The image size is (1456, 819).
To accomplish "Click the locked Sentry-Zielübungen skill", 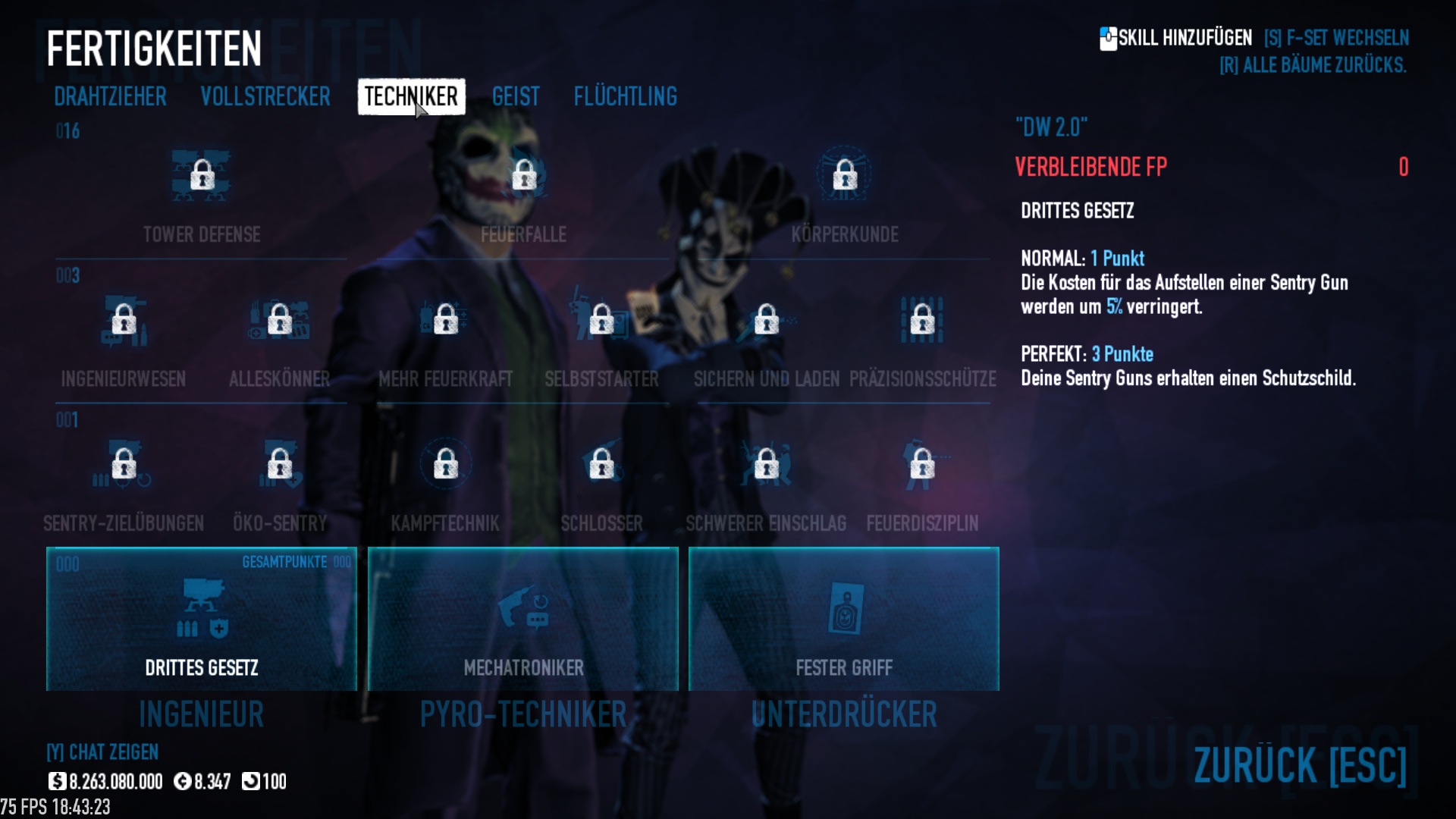I will 124,465.
